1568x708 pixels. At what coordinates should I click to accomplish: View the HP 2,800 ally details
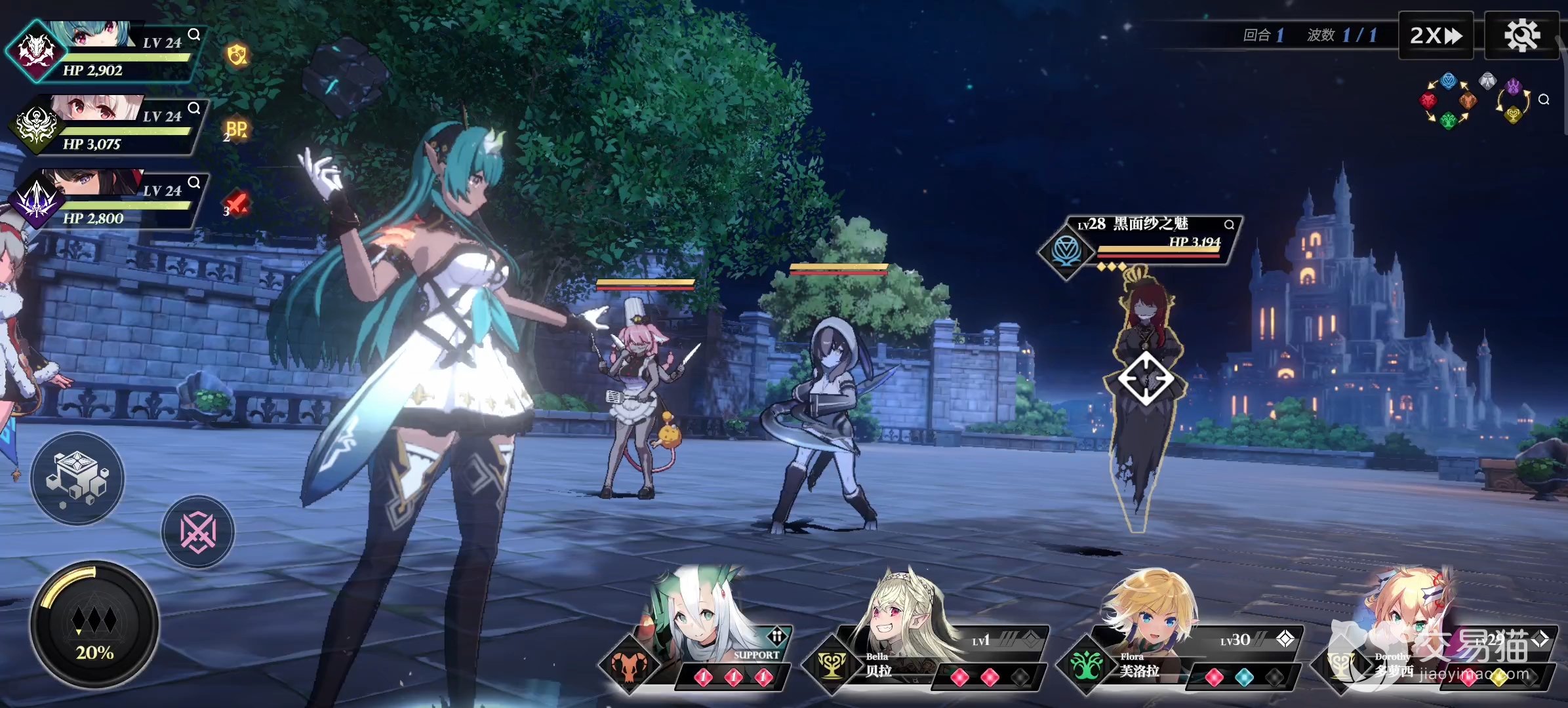(x=194, y=182)
